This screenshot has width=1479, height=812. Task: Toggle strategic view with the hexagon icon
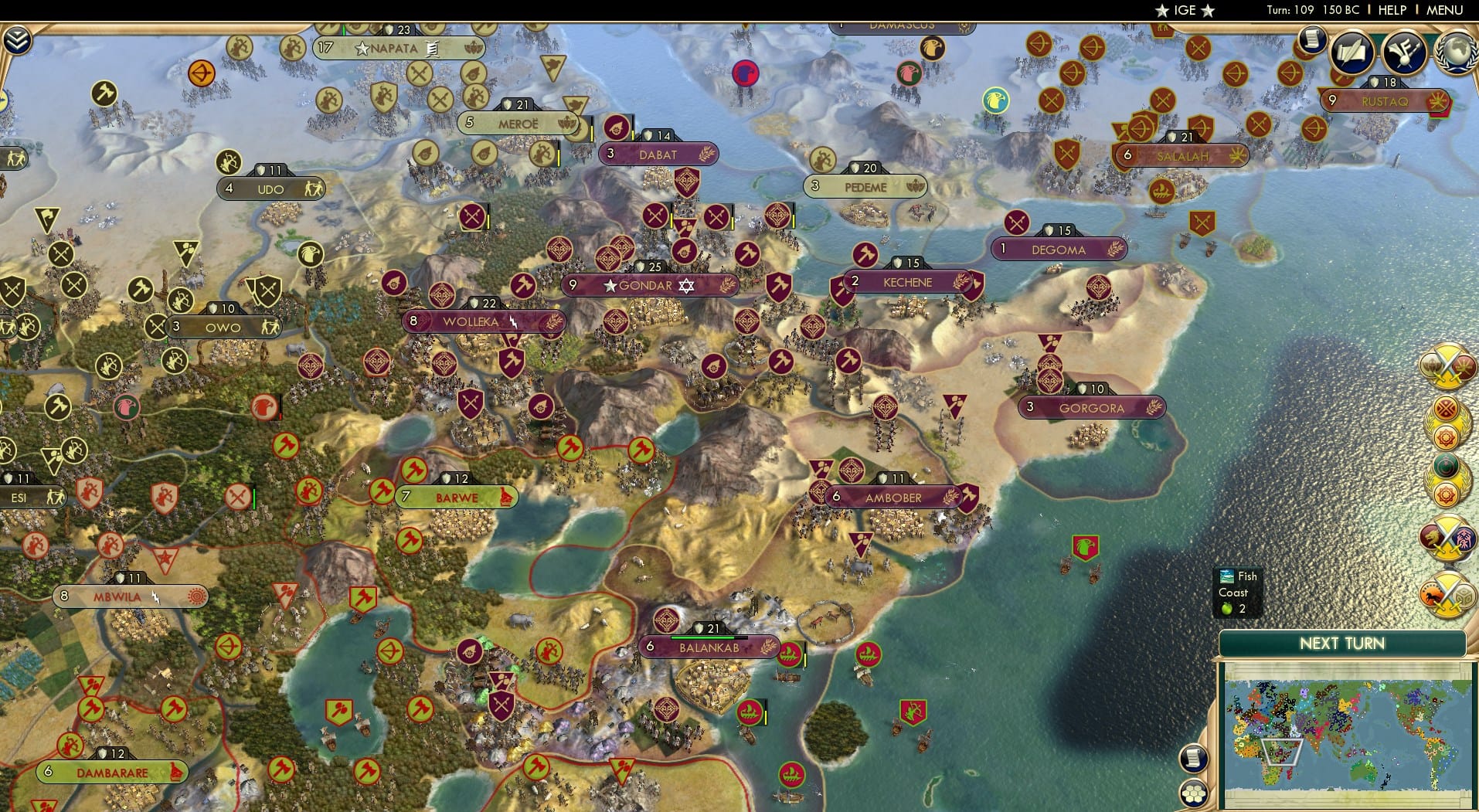click(1193, 793)
